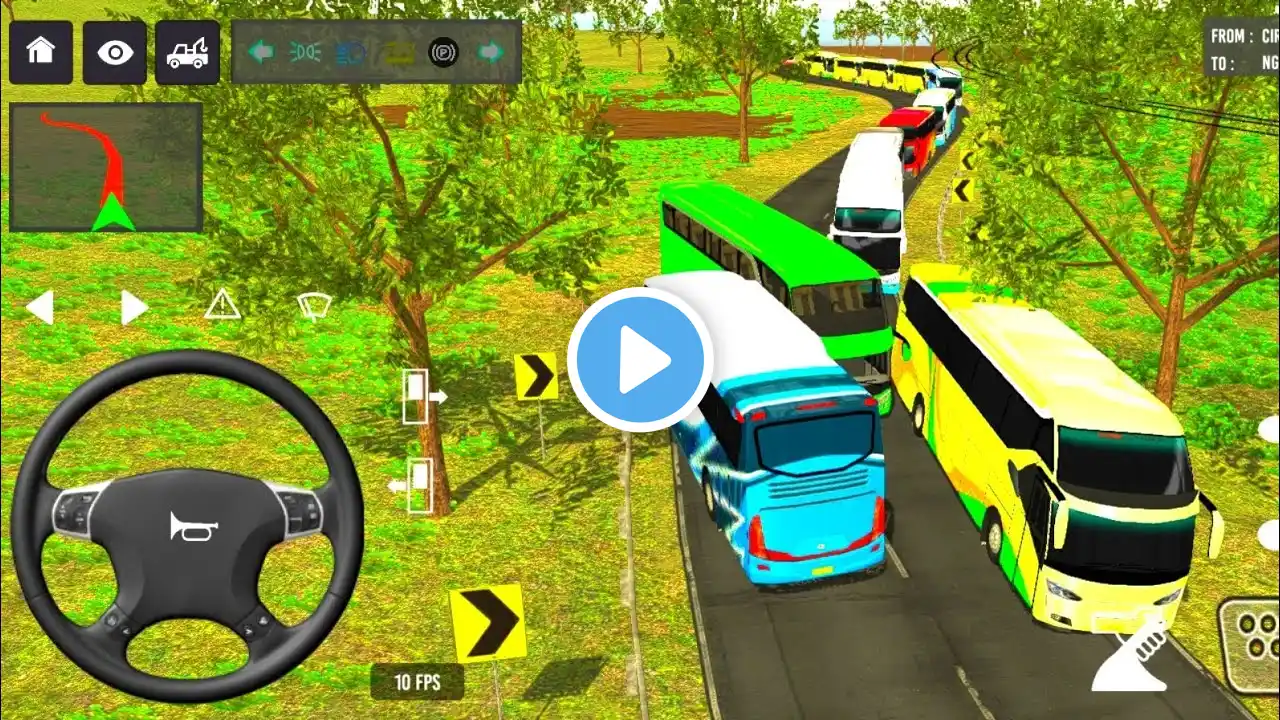Open the route minimap
This screenshot has height=720, width=1280.
[106, 167]
